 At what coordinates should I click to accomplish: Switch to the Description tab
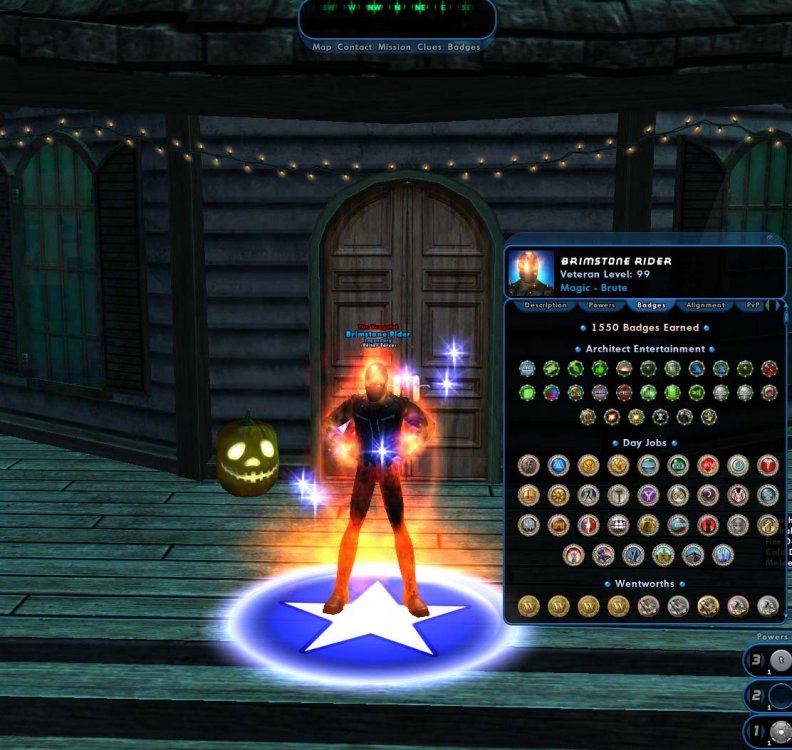pos(545,305)
